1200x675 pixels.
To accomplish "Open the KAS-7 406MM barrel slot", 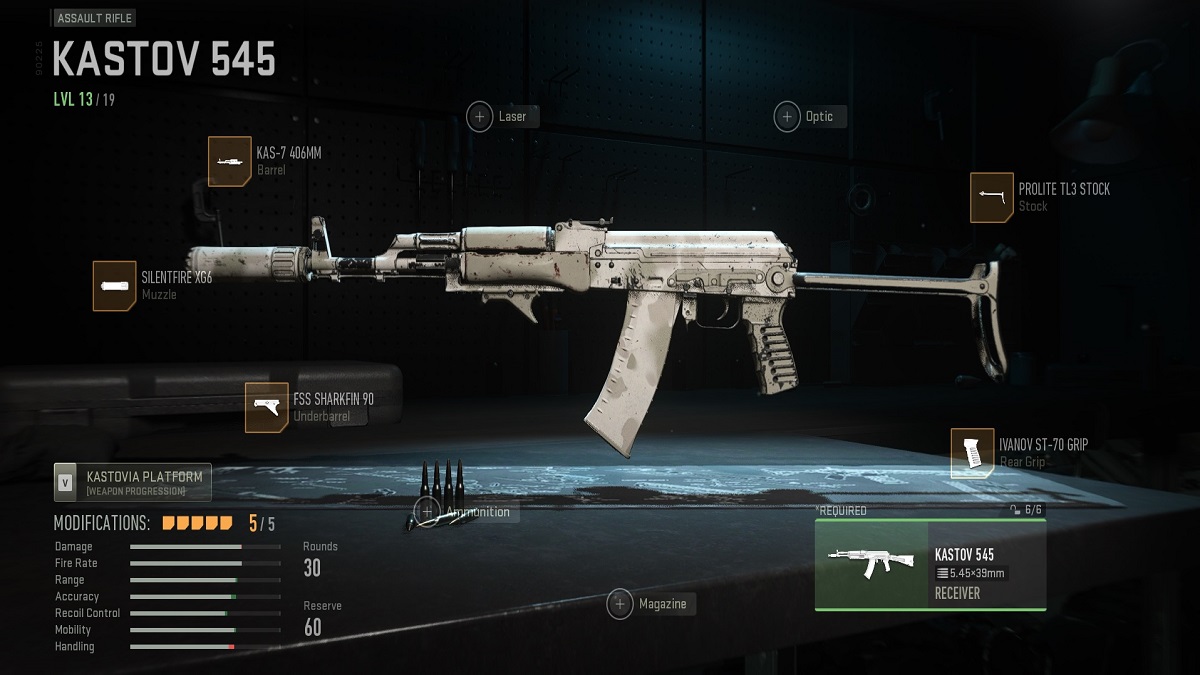I will [x=230, y=161].
